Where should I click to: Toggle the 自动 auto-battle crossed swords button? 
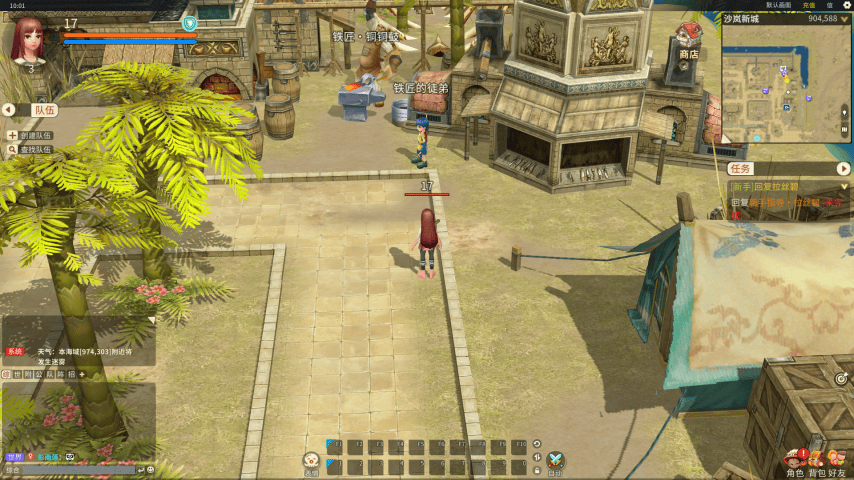click(x=555, y=461)
